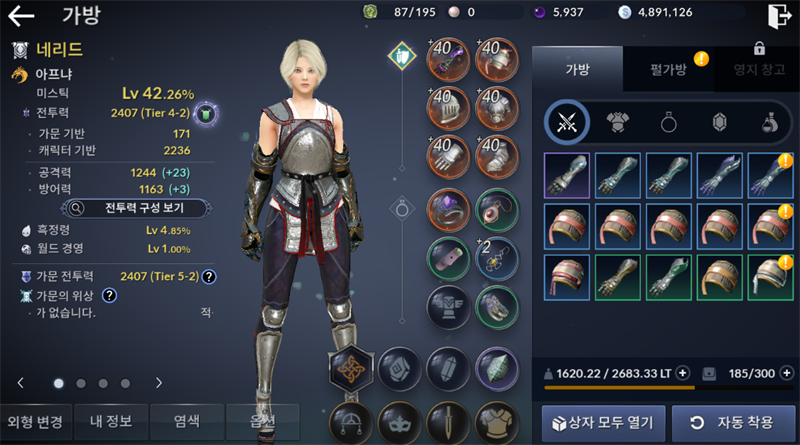Image resolution: width=800 pixels, height=445 pixels.
Task: Select the potion flask category filter
Action: click(768, 122)
